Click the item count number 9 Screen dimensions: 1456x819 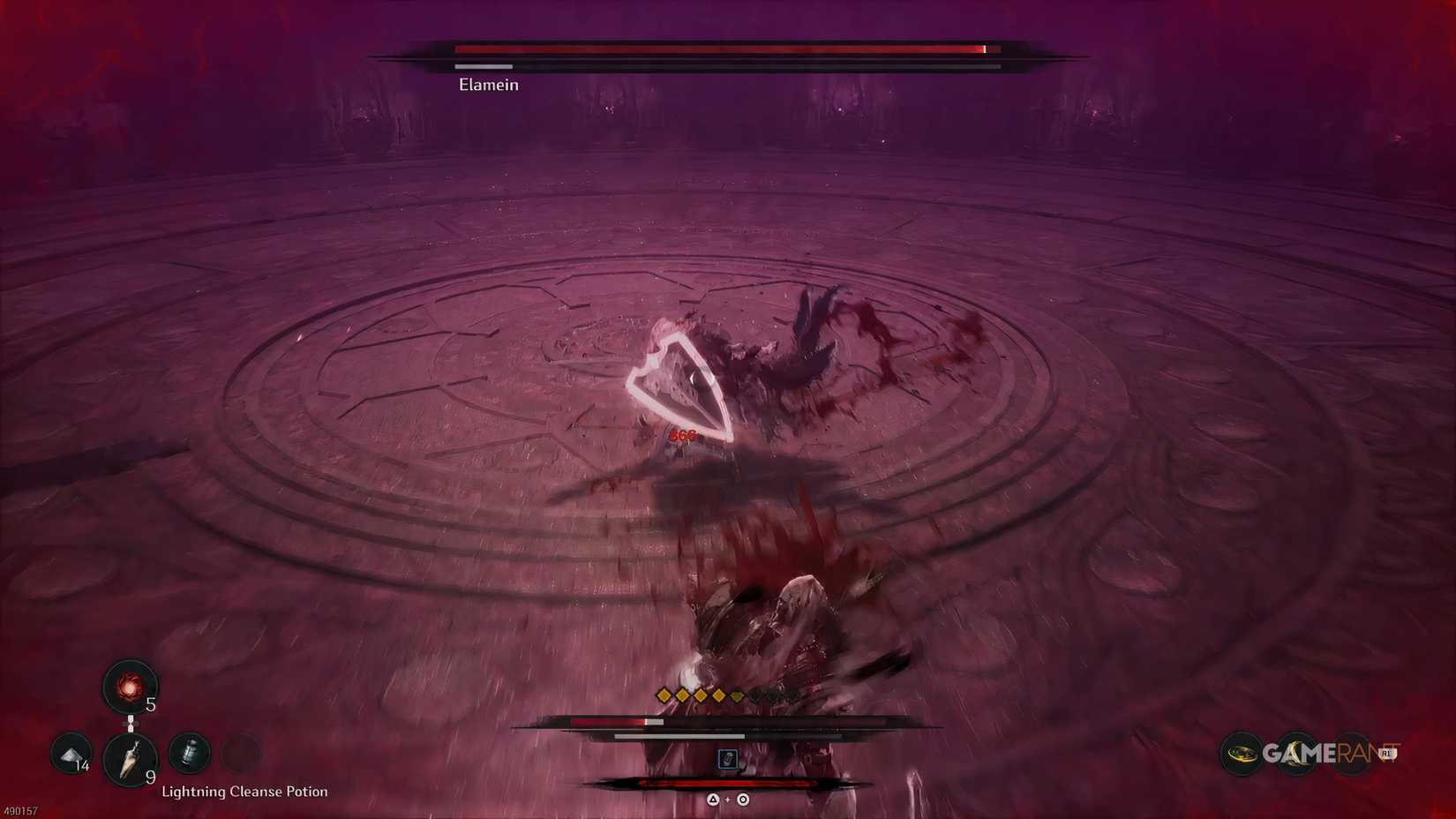click(x=150, y=778)
